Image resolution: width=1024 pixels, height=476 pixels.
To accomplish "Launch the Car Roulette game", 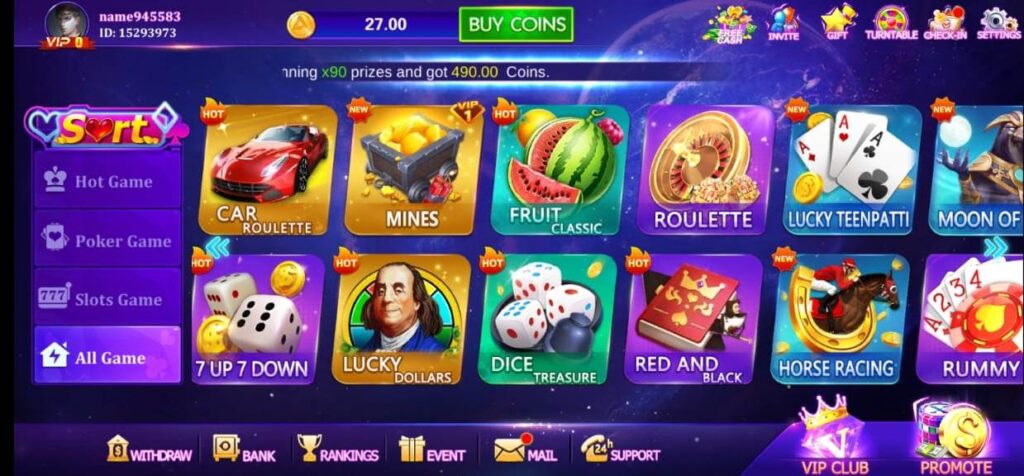I will coord(268,172).
